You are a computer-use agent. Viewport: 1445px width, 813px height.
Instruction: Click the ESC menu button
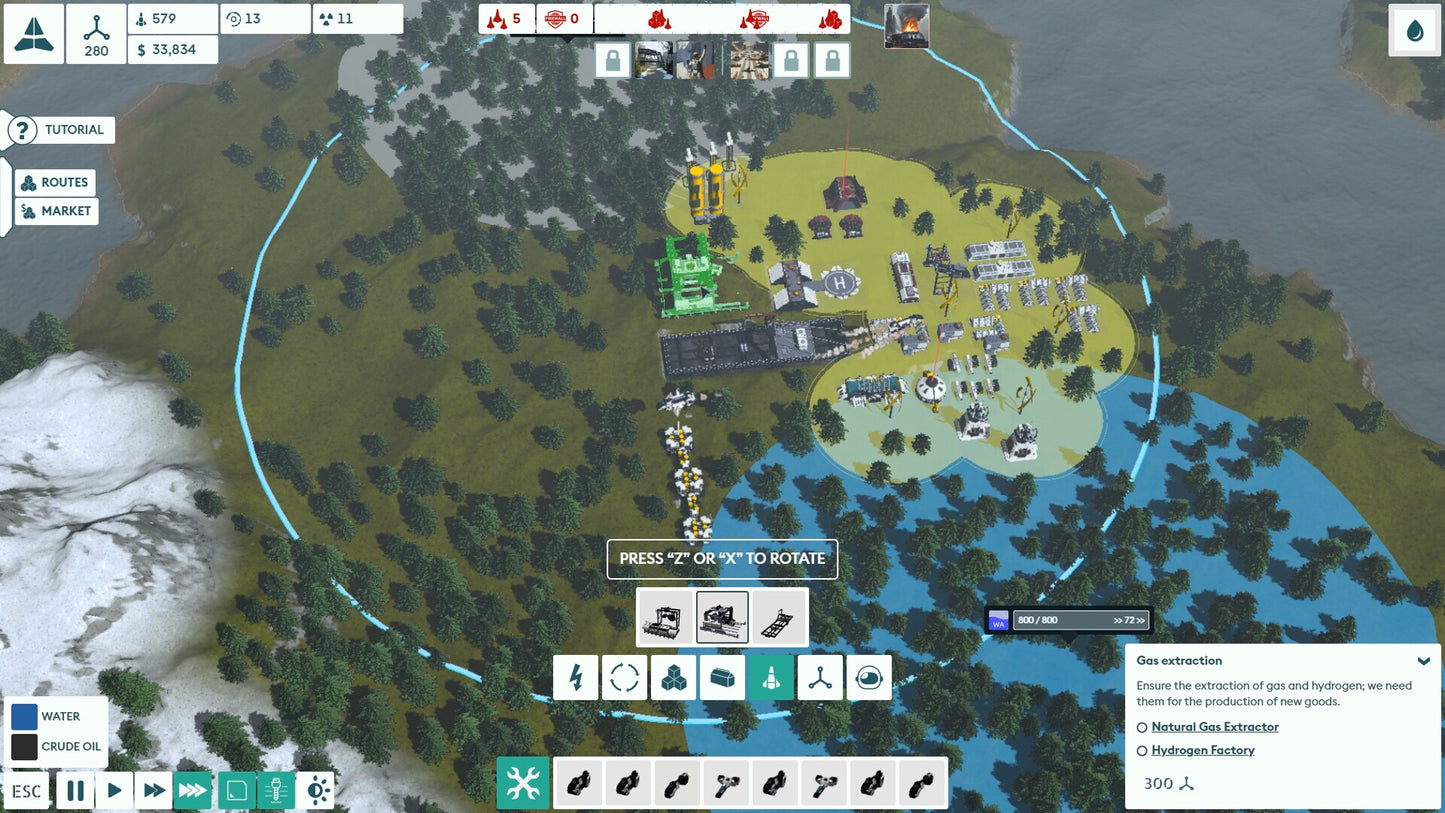(27, 791)
